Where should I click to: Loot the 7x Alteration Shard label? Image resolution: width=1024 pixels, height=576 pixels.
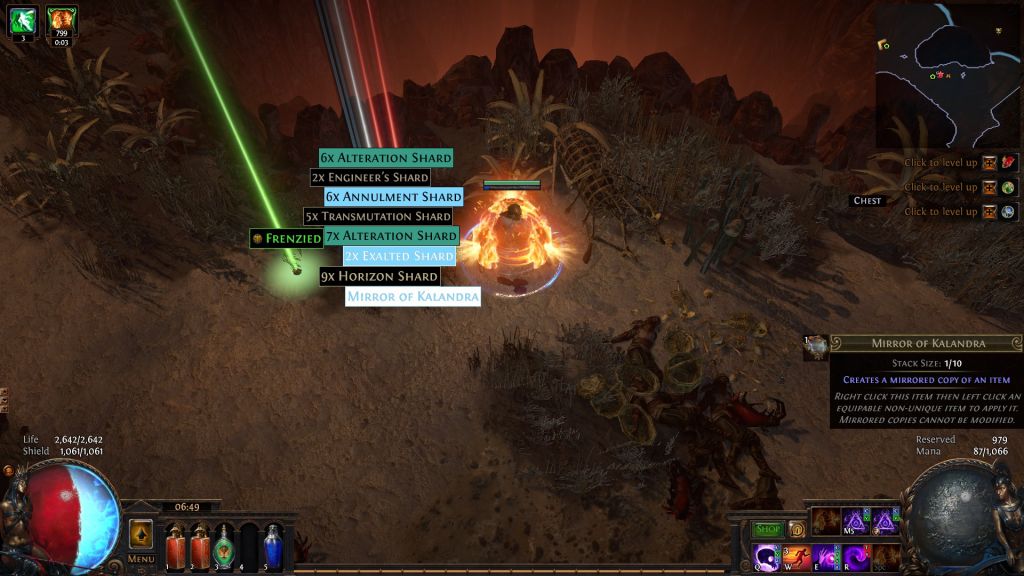point(392,236)
